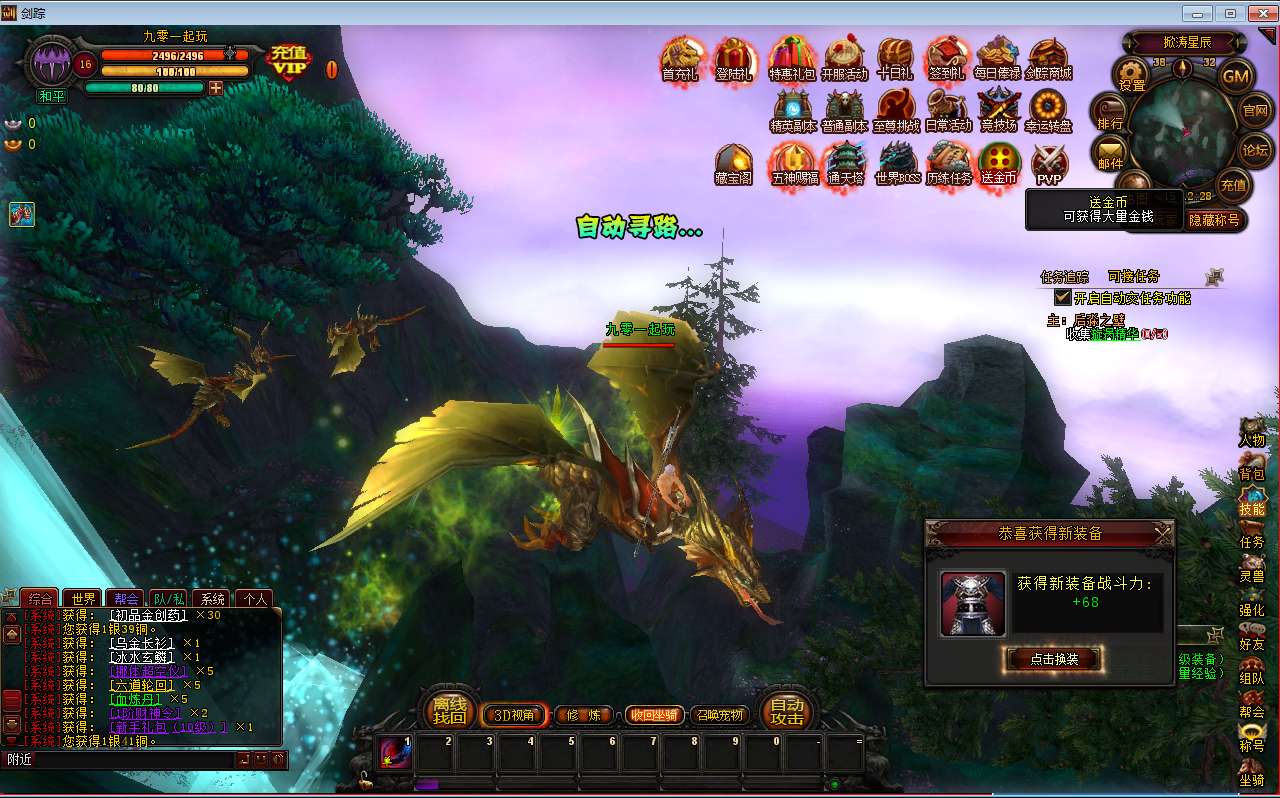The height and width of the screenshot is (798, 1280).
Task: Click the 离线找回 button
Action: [x=449, y=711]
